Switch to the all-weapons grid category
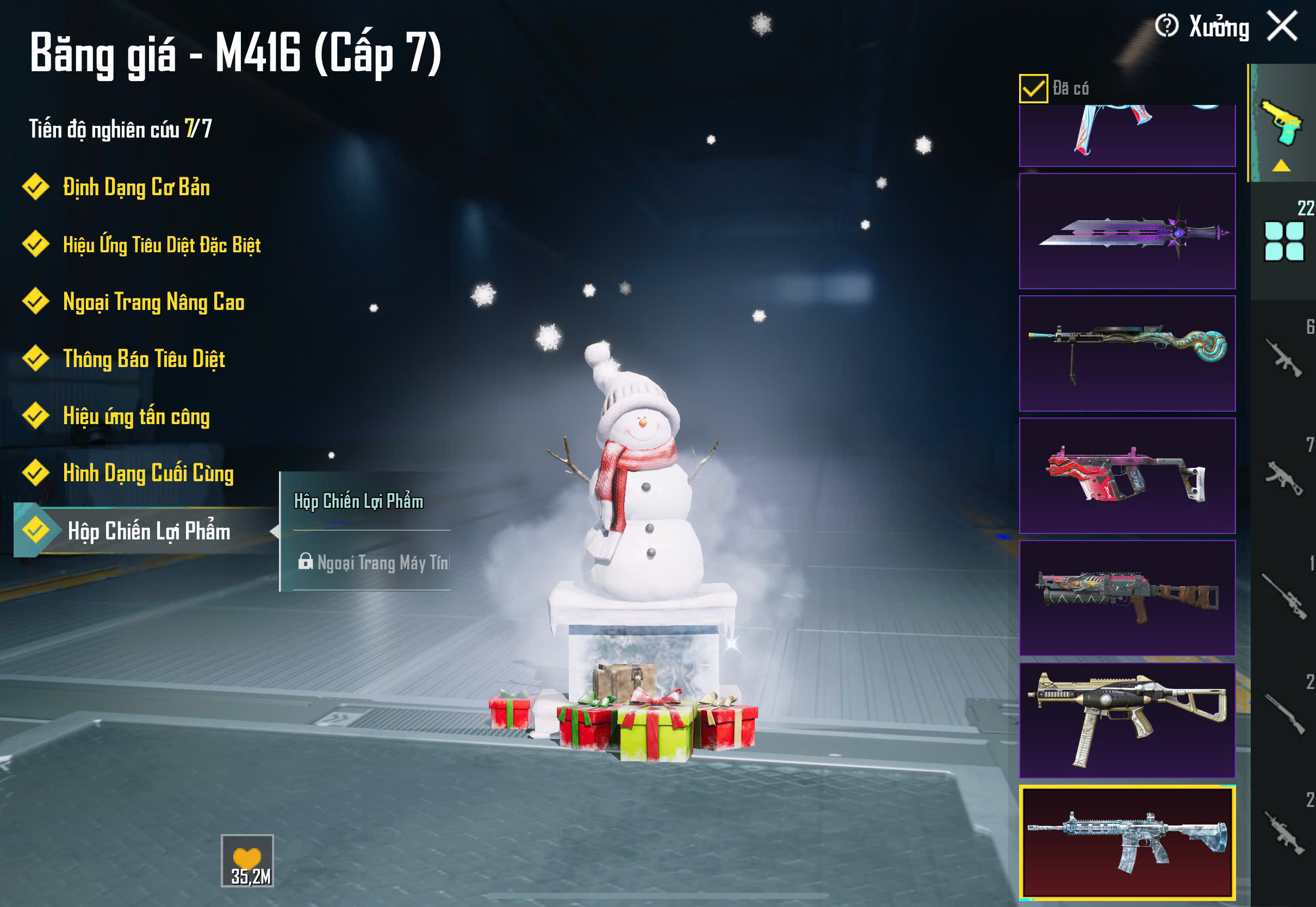The height and width of the screenshot is (907, 1316). (x=1283, y=241)
